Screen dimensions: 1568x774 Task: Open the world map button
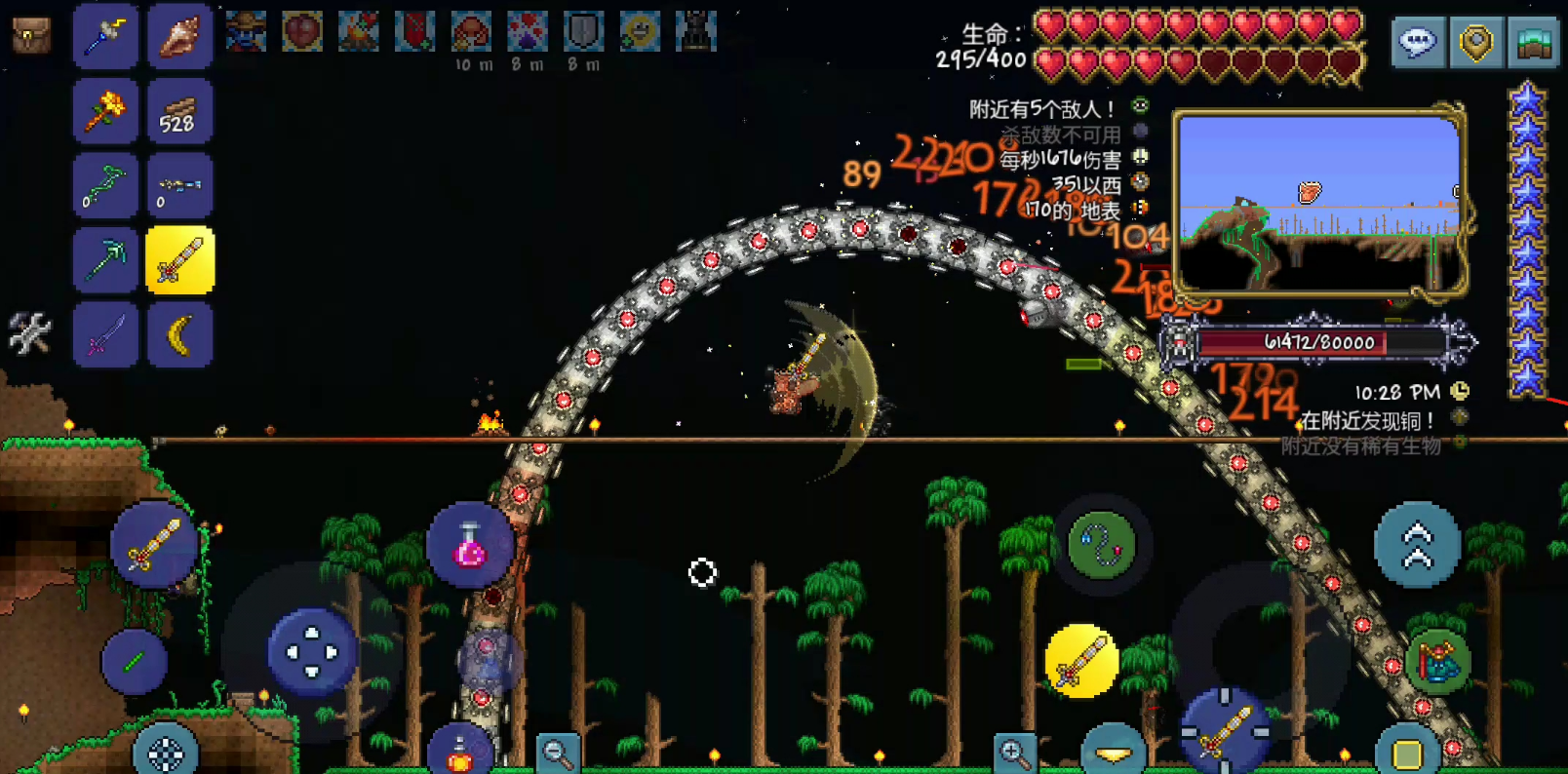coord(1534,42)
